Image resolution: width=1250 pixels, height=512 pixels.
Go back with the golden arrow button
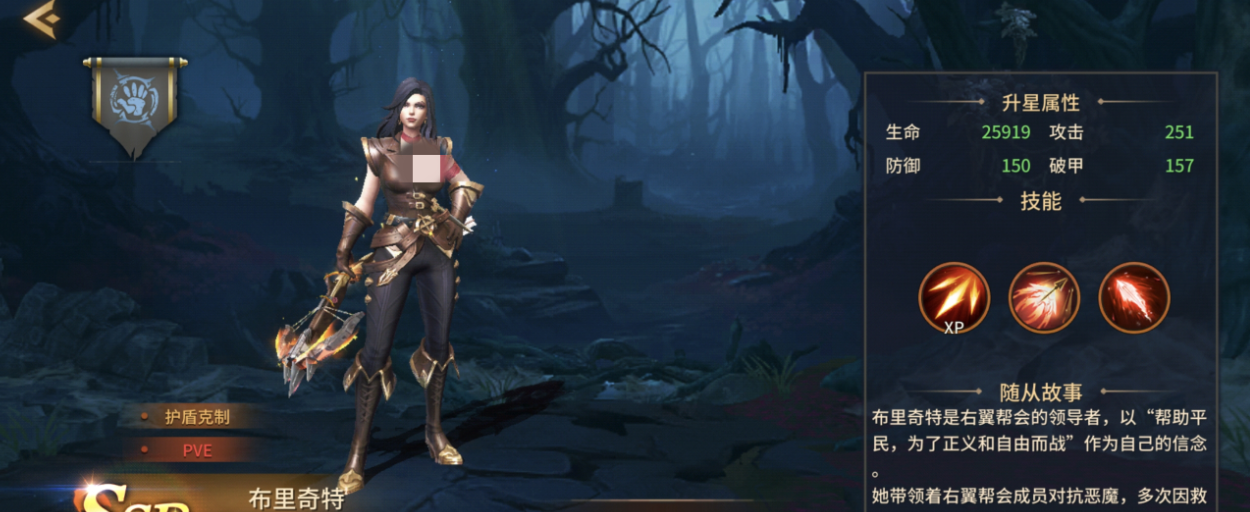pyautogui.click(x=41, y=19)
